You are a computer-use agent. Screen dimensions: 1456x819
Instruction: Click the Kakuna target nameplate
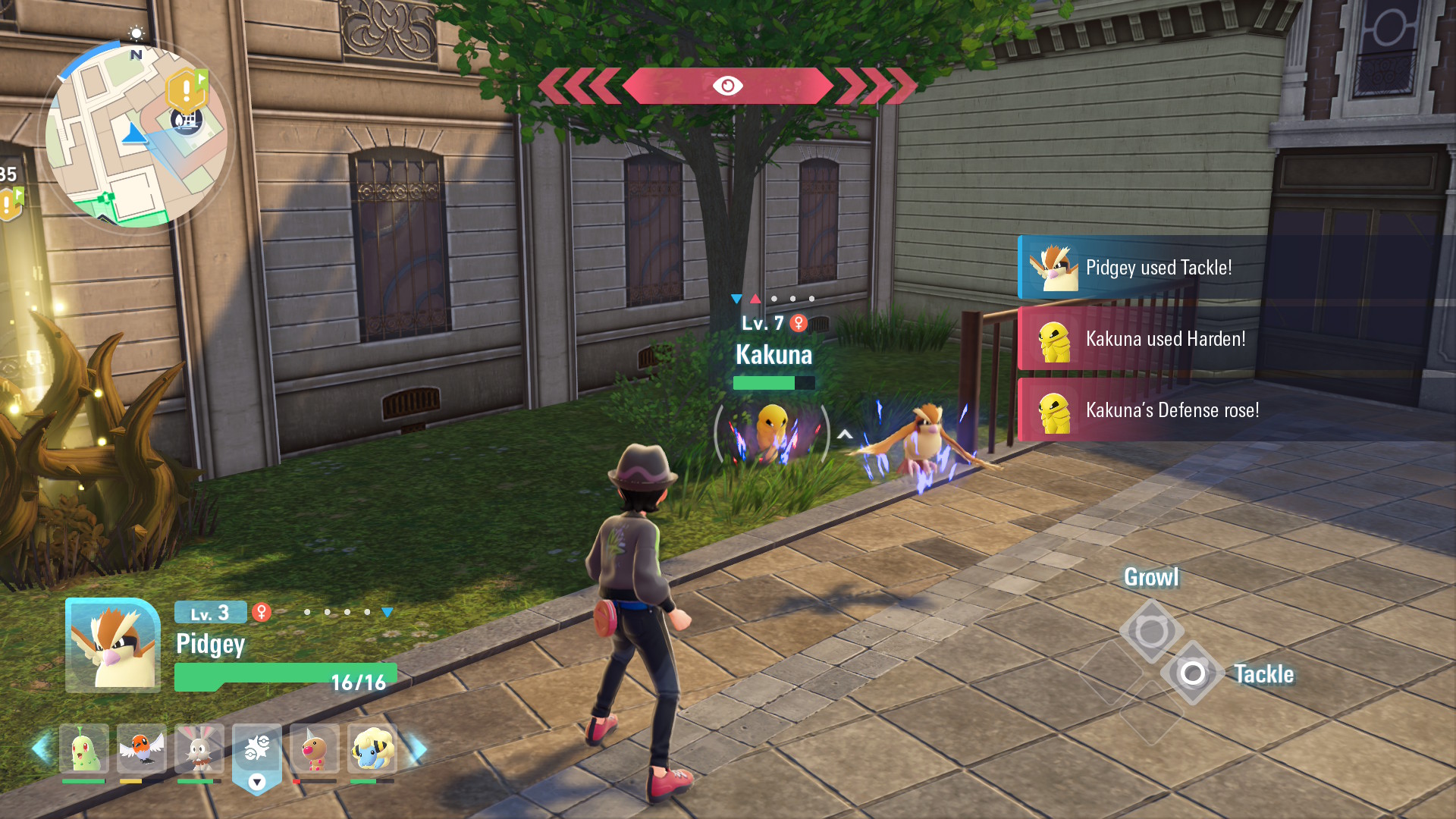click(773, 355)
